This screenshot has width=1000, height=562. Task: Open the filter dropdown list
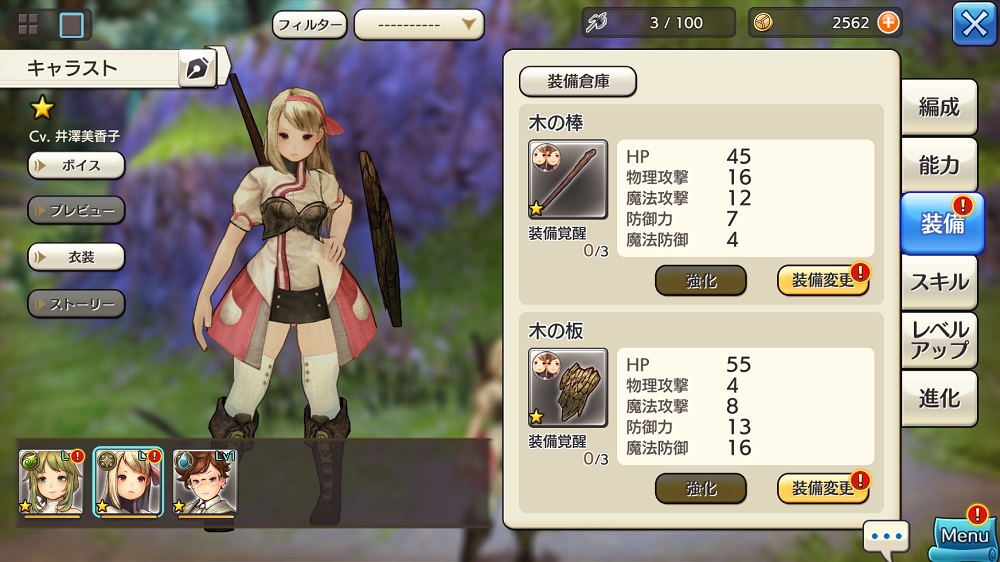tap(419, 24)
